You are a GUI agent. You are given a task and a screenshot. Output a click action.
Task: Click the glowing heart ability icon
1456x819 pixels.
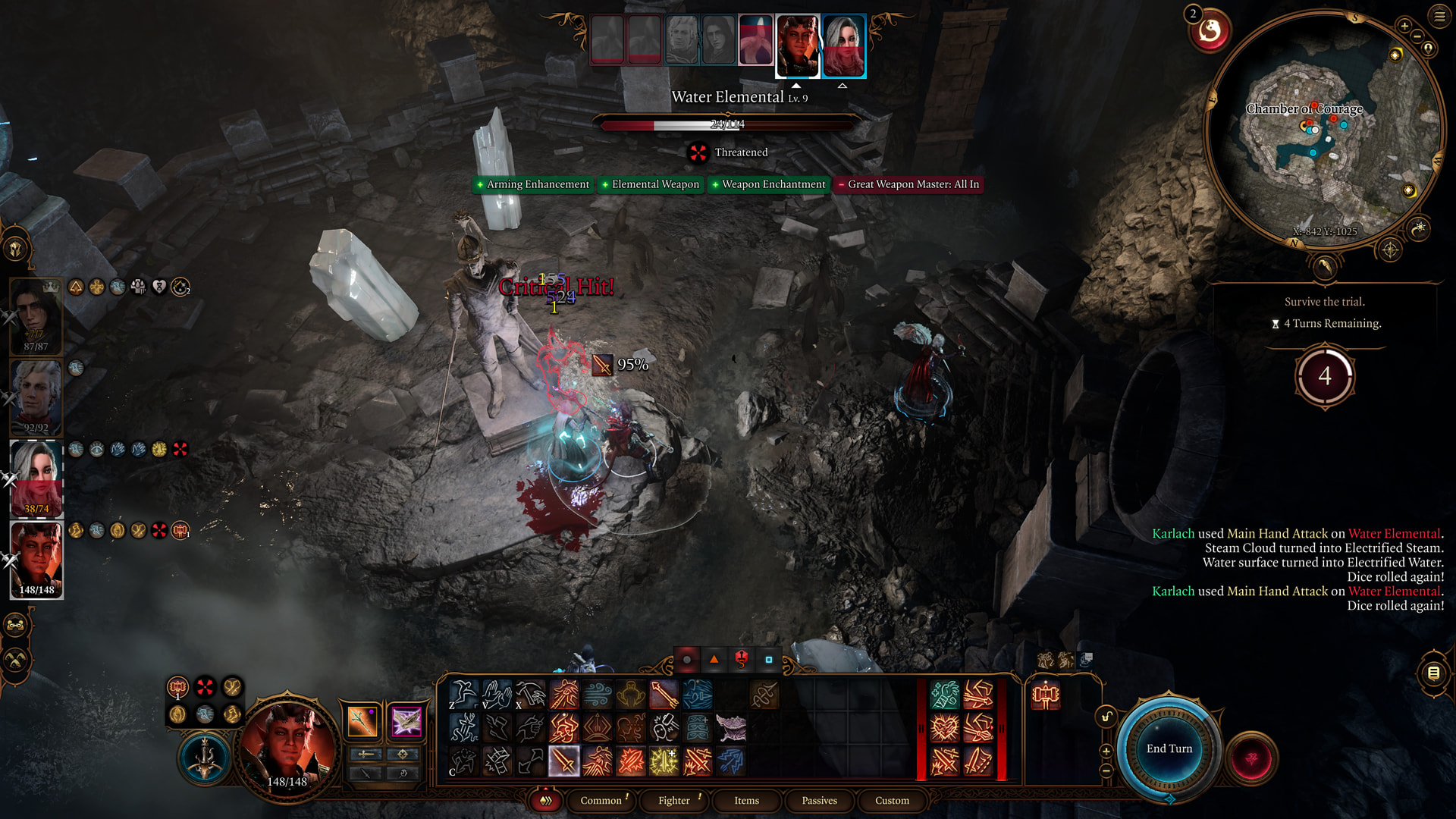click(x=945, y=728)
